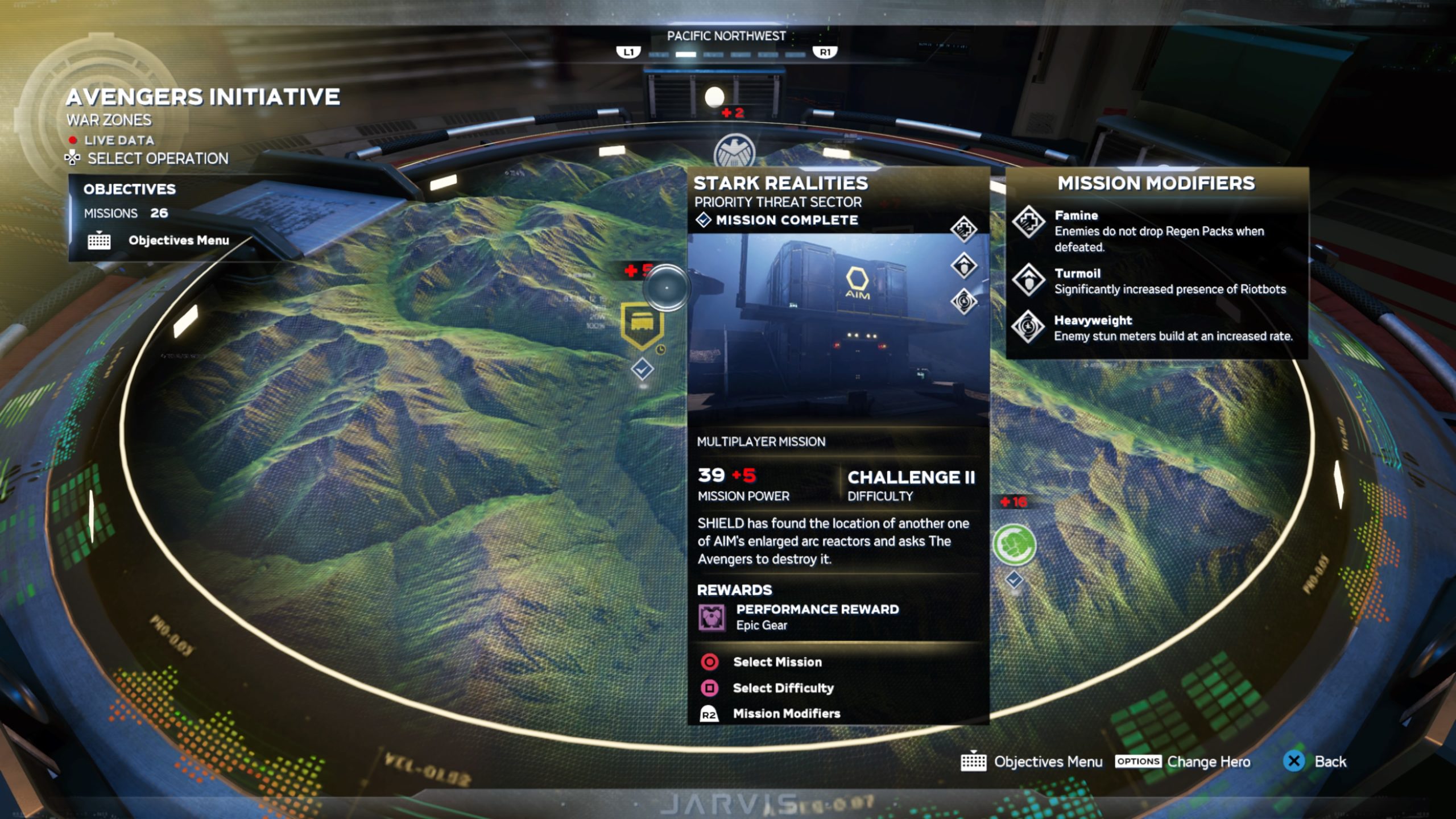The image size is (1456, 819).
Task: Click the white orb marker with +2
Action: pos(714,97)
